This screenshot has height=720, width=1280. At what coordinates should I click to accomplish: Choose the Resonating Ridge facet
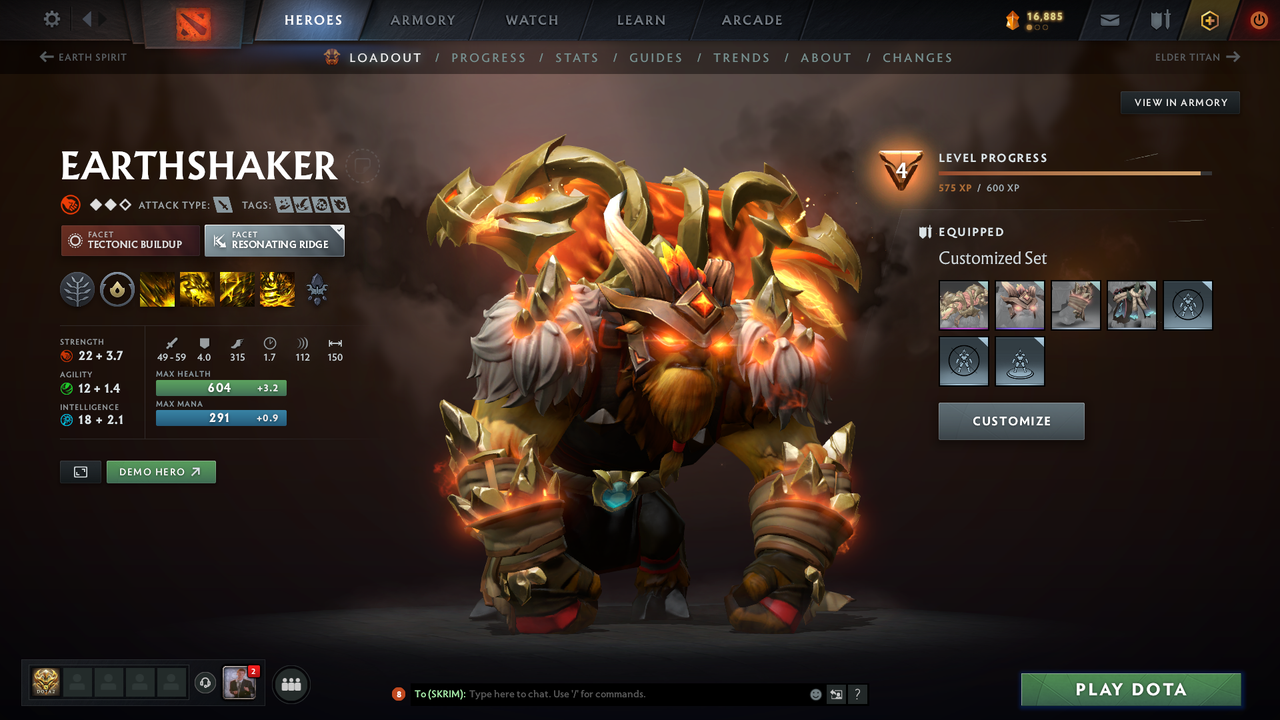coord(274,240)
